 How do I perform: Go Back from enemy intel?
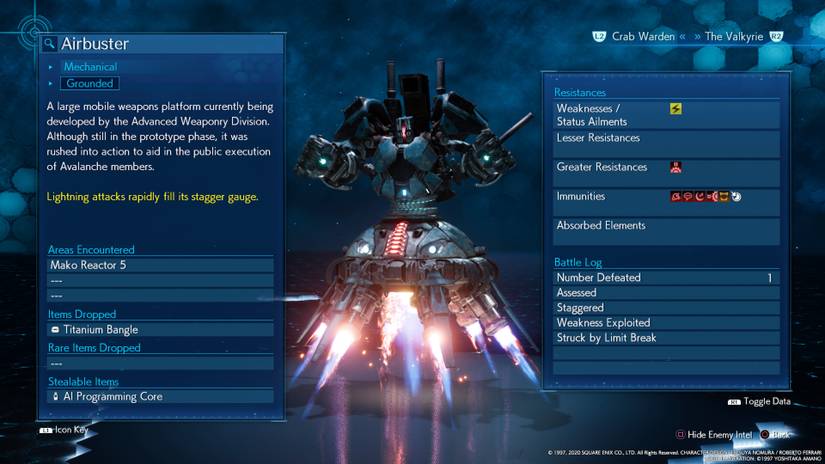(777, 435)
